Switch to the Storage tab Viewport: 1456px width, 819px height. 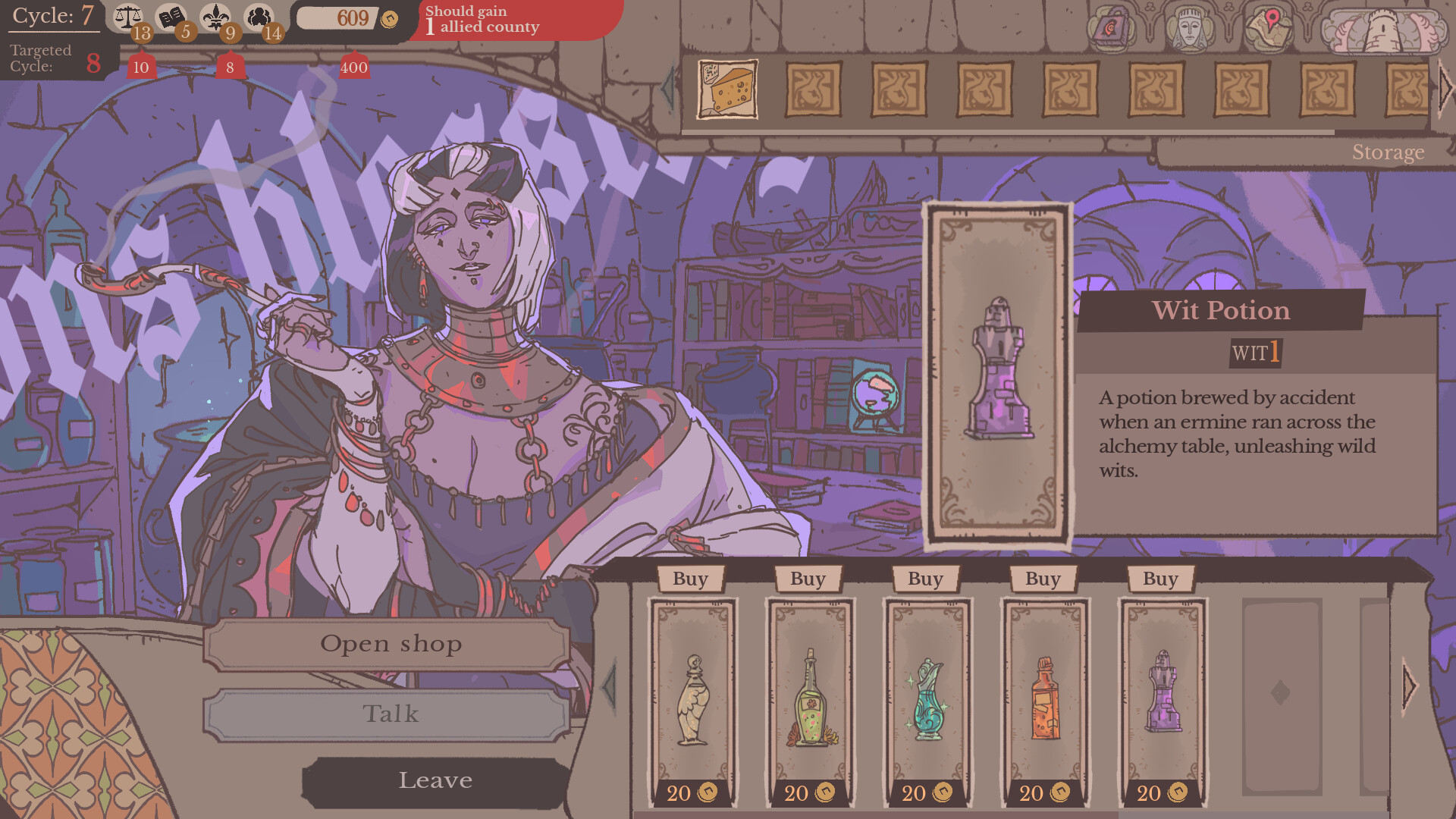click(x=1388, y=152)
